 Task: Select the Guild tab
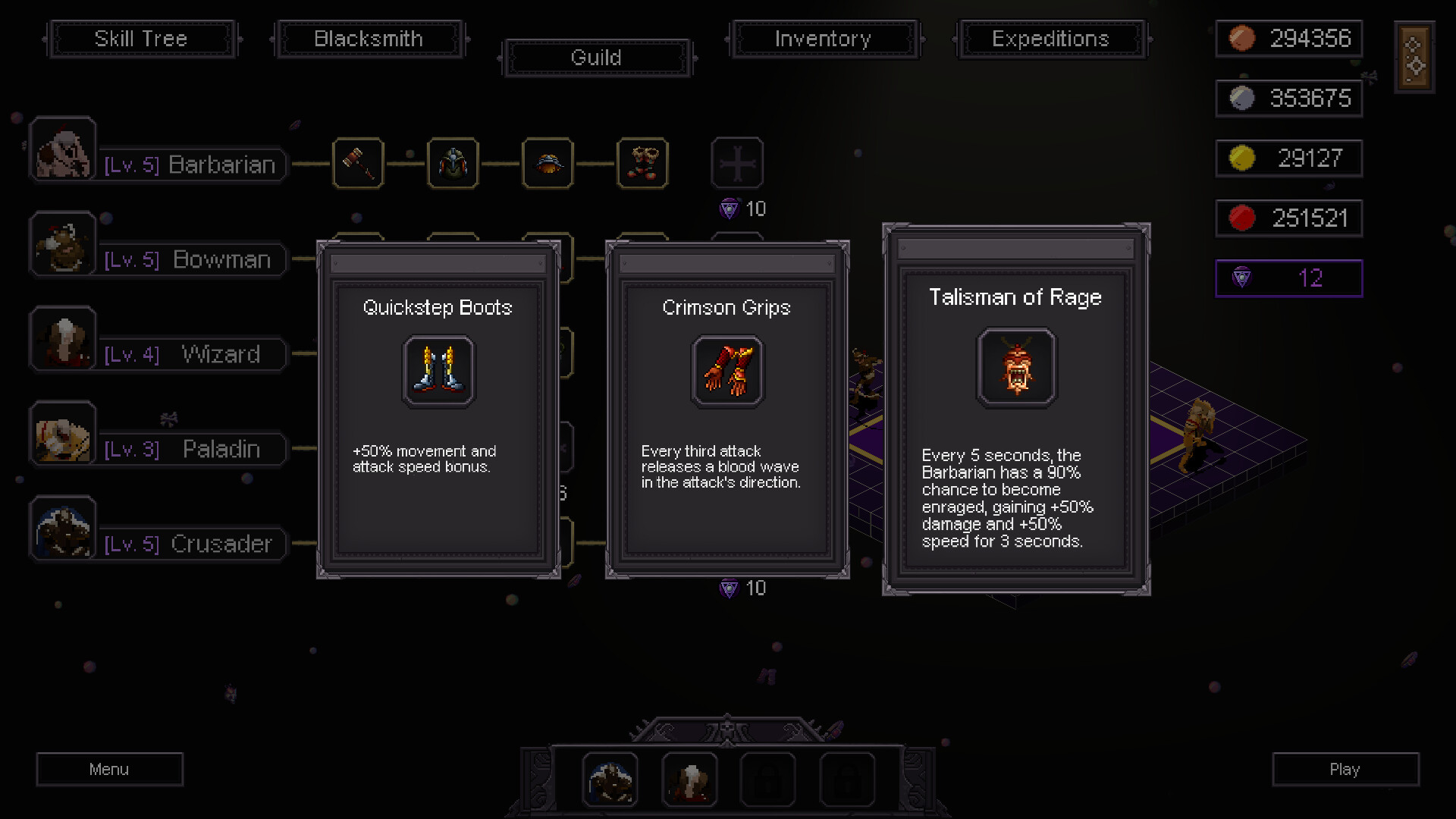pyautogui.click(x=596, y=58)
